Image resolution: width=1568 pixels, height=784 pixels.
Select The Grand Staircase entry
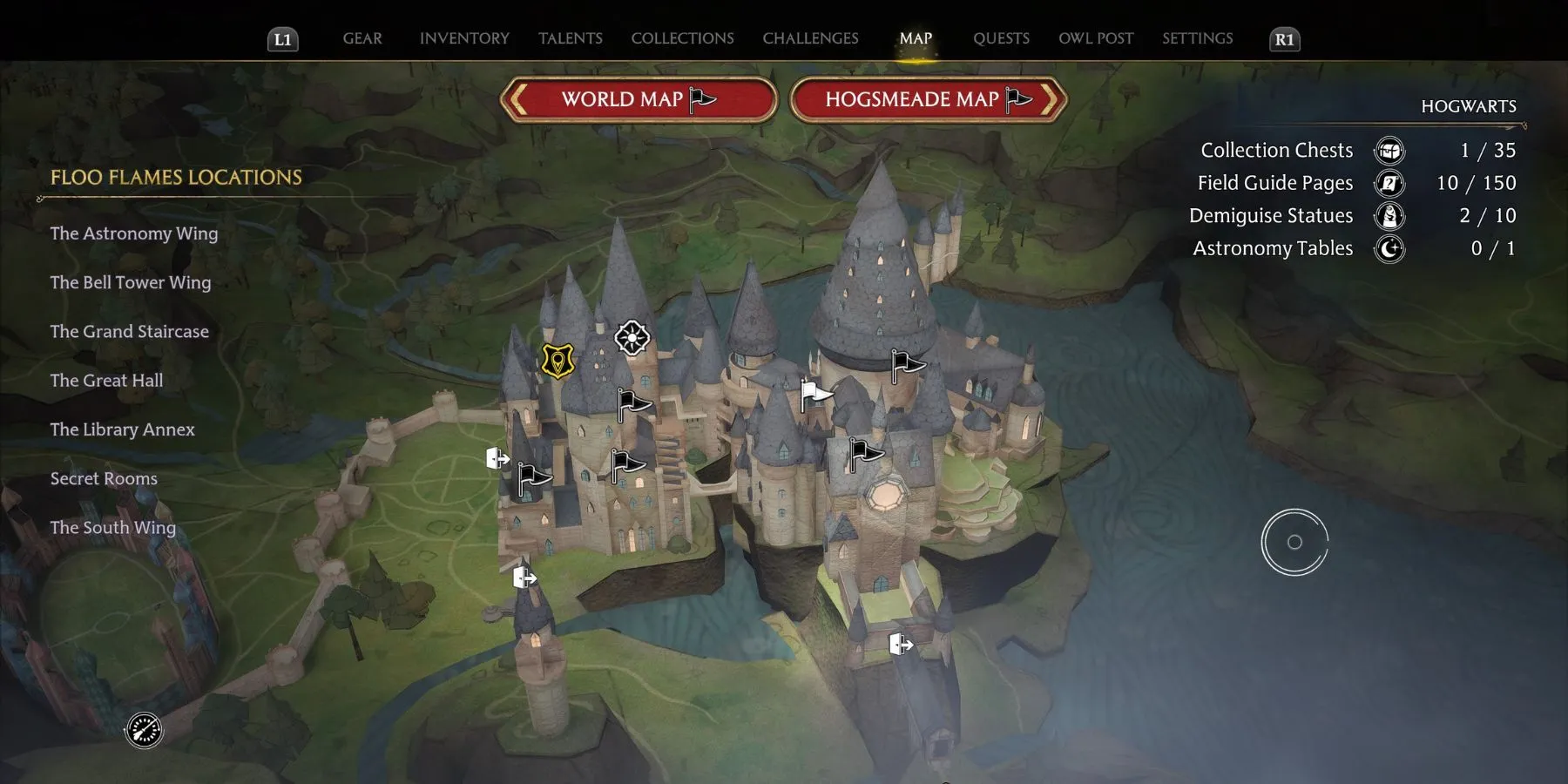pyautogui.click(x=130, y=332)
